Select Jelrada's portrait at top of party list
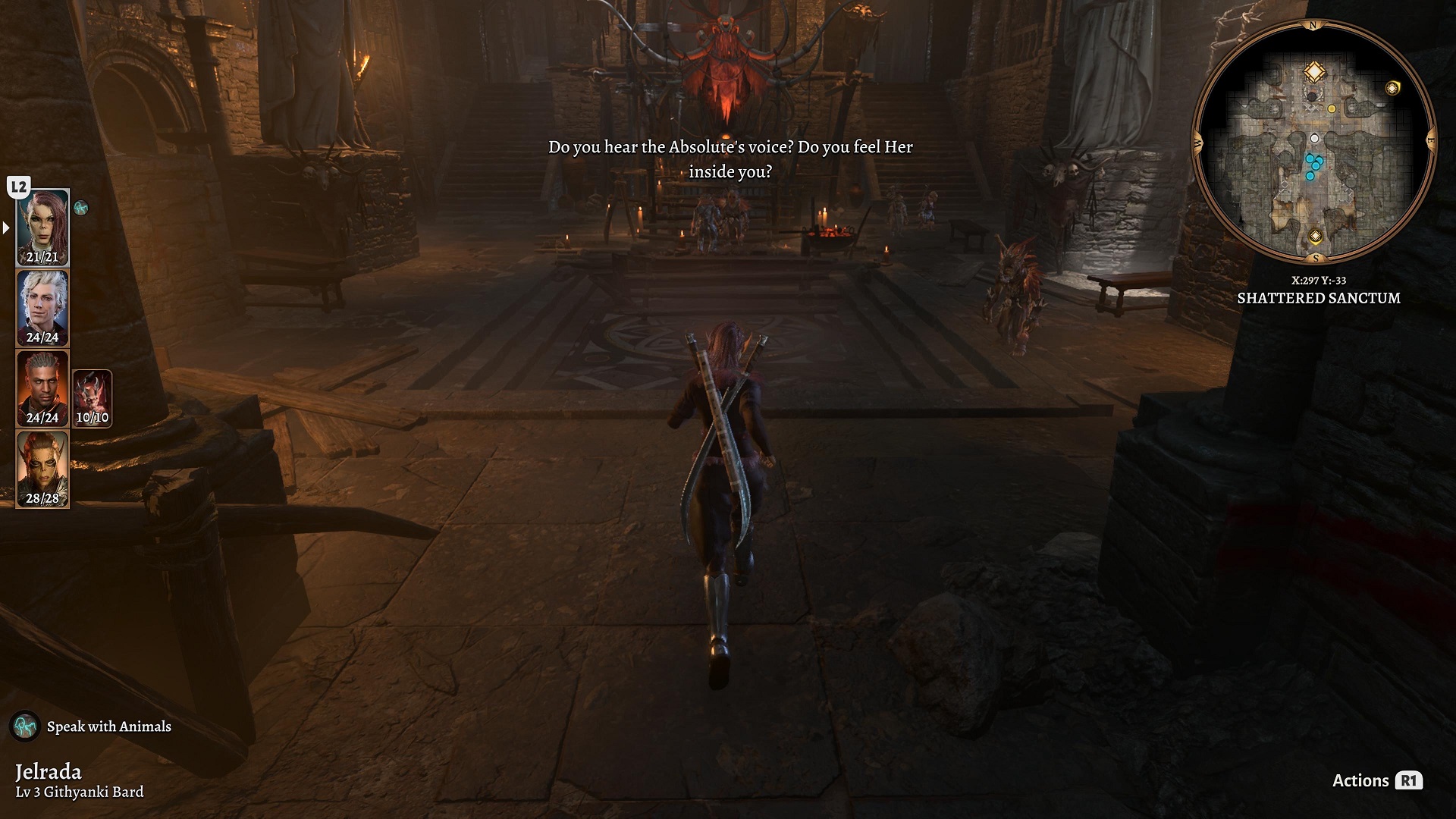The height and width of the screenshot is (819, 1456). 43,226
